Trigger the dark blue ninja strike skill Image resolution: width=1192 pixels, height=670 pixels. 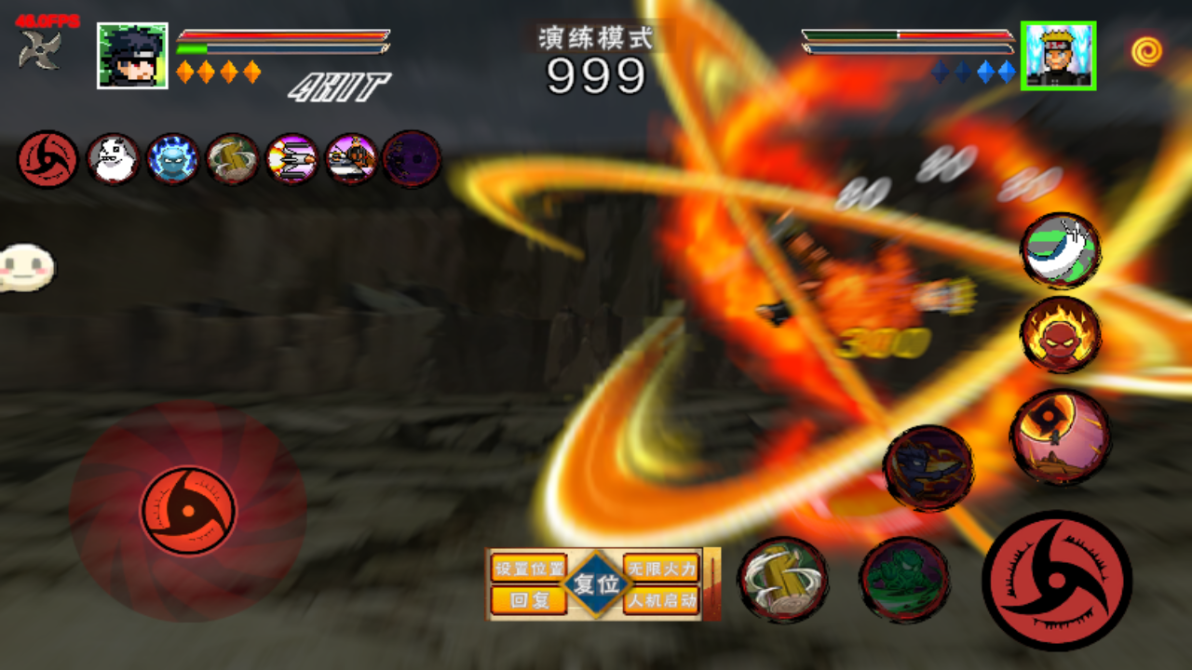[928, 468]
